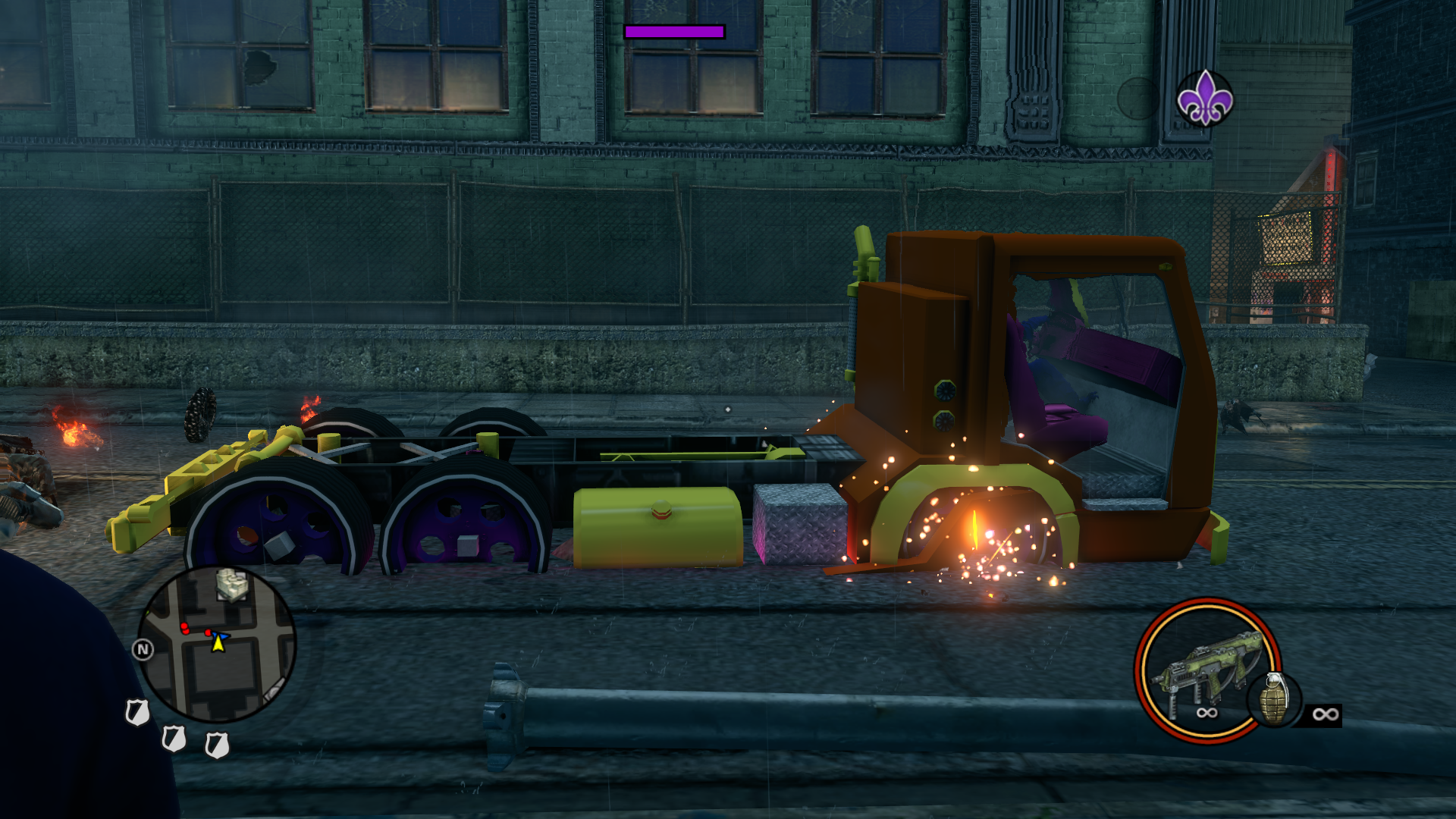Click the circular minimap
This screenshot has height=819, width=1456.
[x=218, y=643]
